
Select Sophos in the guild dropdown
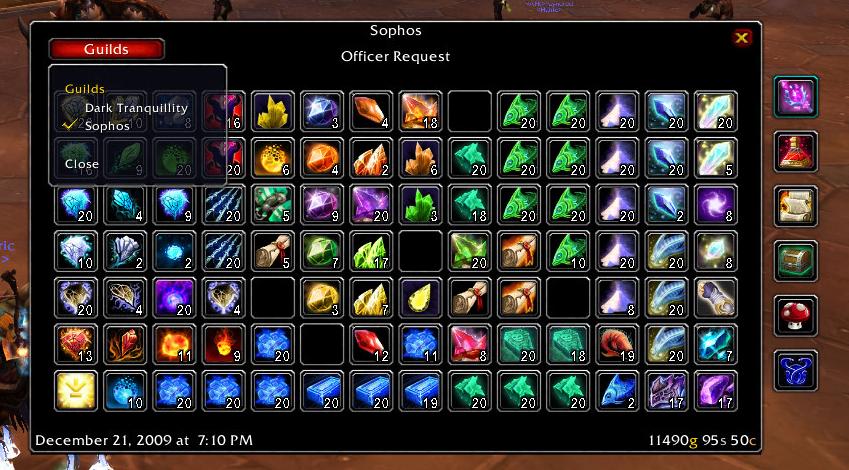point(107,127)
